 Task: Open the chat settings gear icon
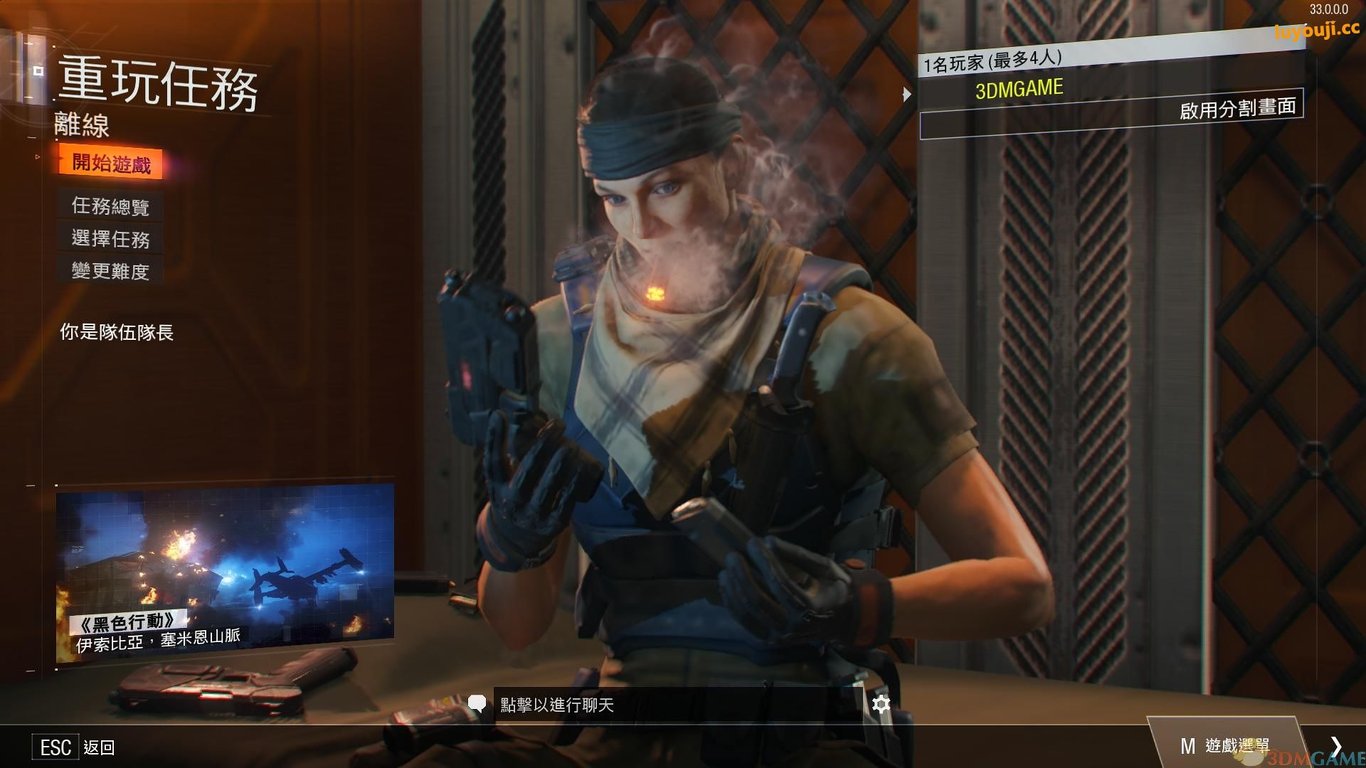tap(880, 704)
